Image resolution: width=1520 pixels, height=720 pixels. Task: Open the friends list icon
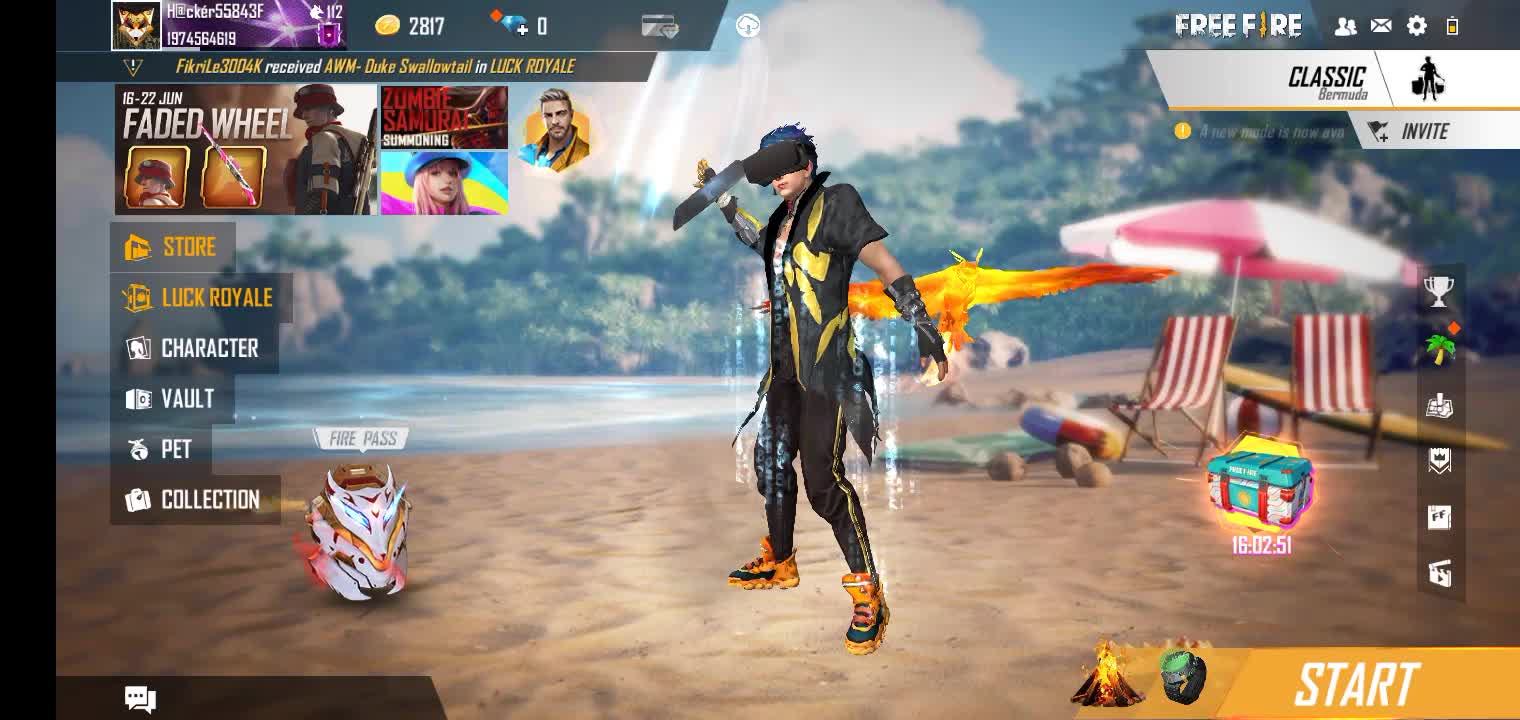[x=1345, y=26]
